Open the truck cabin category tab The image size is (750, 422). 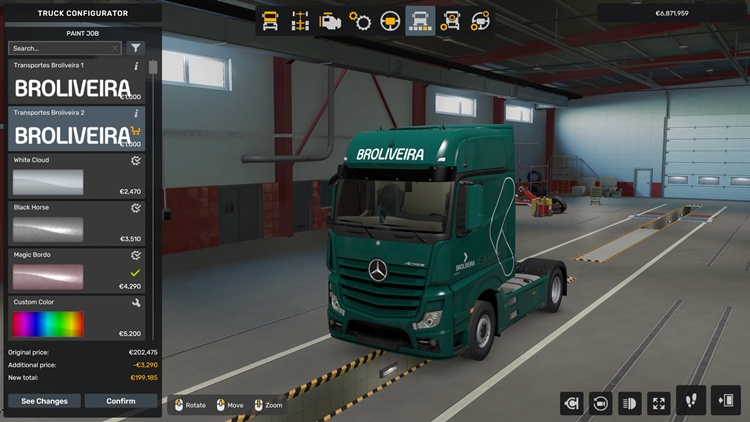tap(270, 21)
